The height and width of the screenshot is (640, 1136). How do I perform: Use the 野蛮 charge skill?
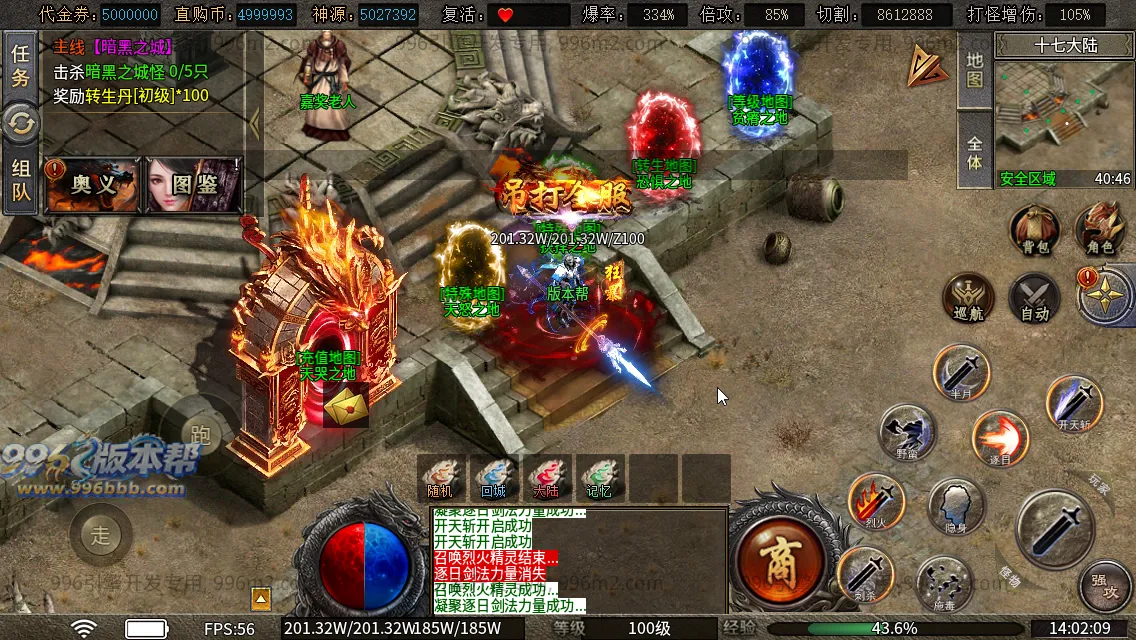(907, 432)
